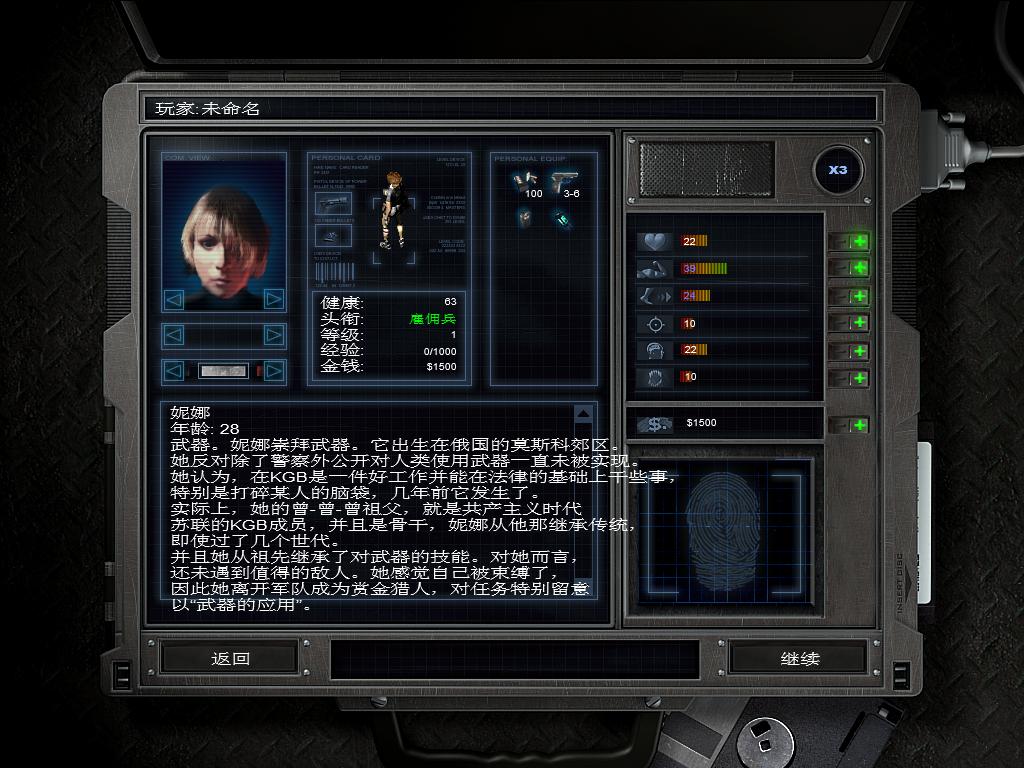
Task: Click the right arrow beside the gray swatch
Action: click(x=273, y=372)
